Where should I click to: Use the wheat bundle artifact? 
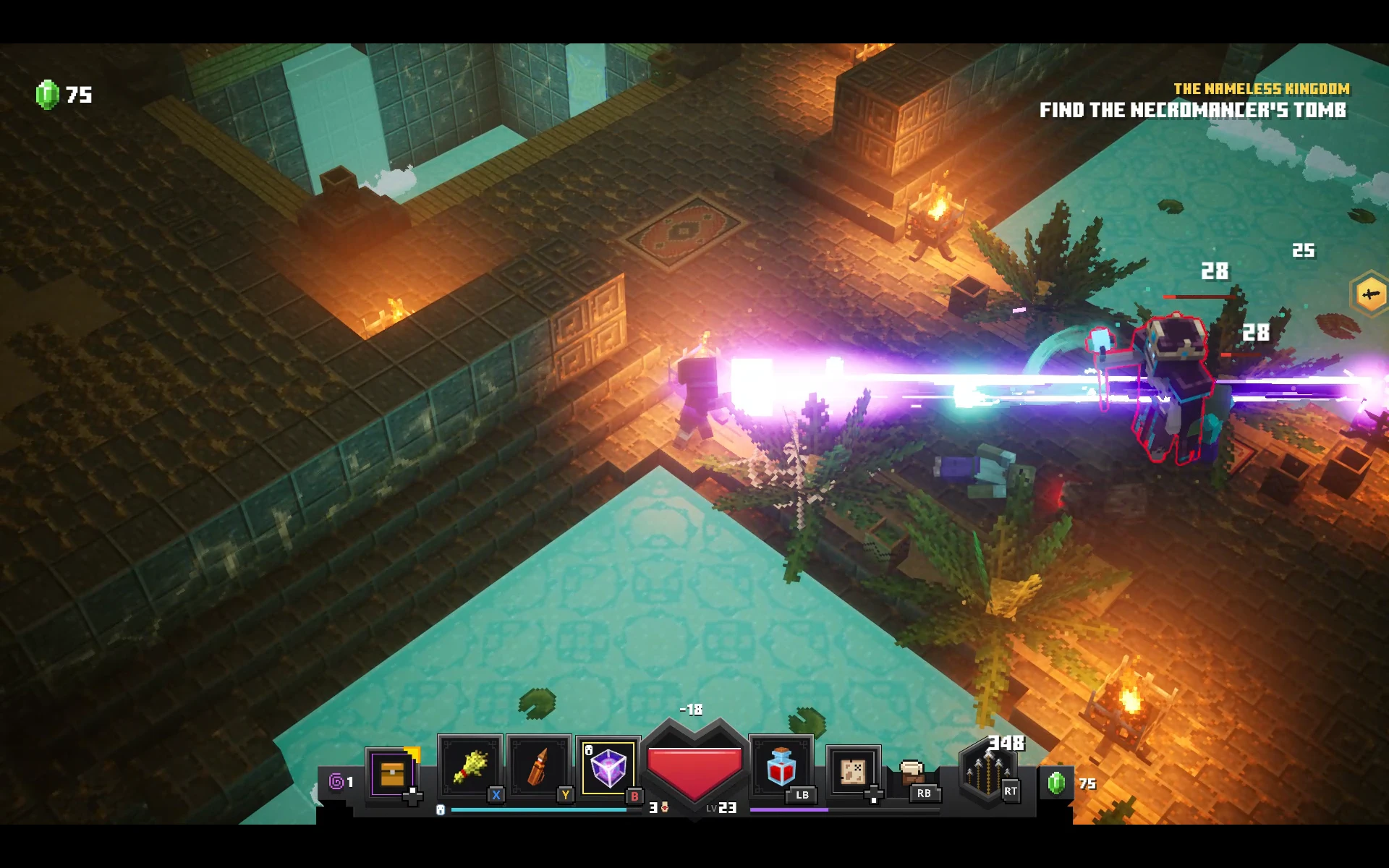[470, 768]
